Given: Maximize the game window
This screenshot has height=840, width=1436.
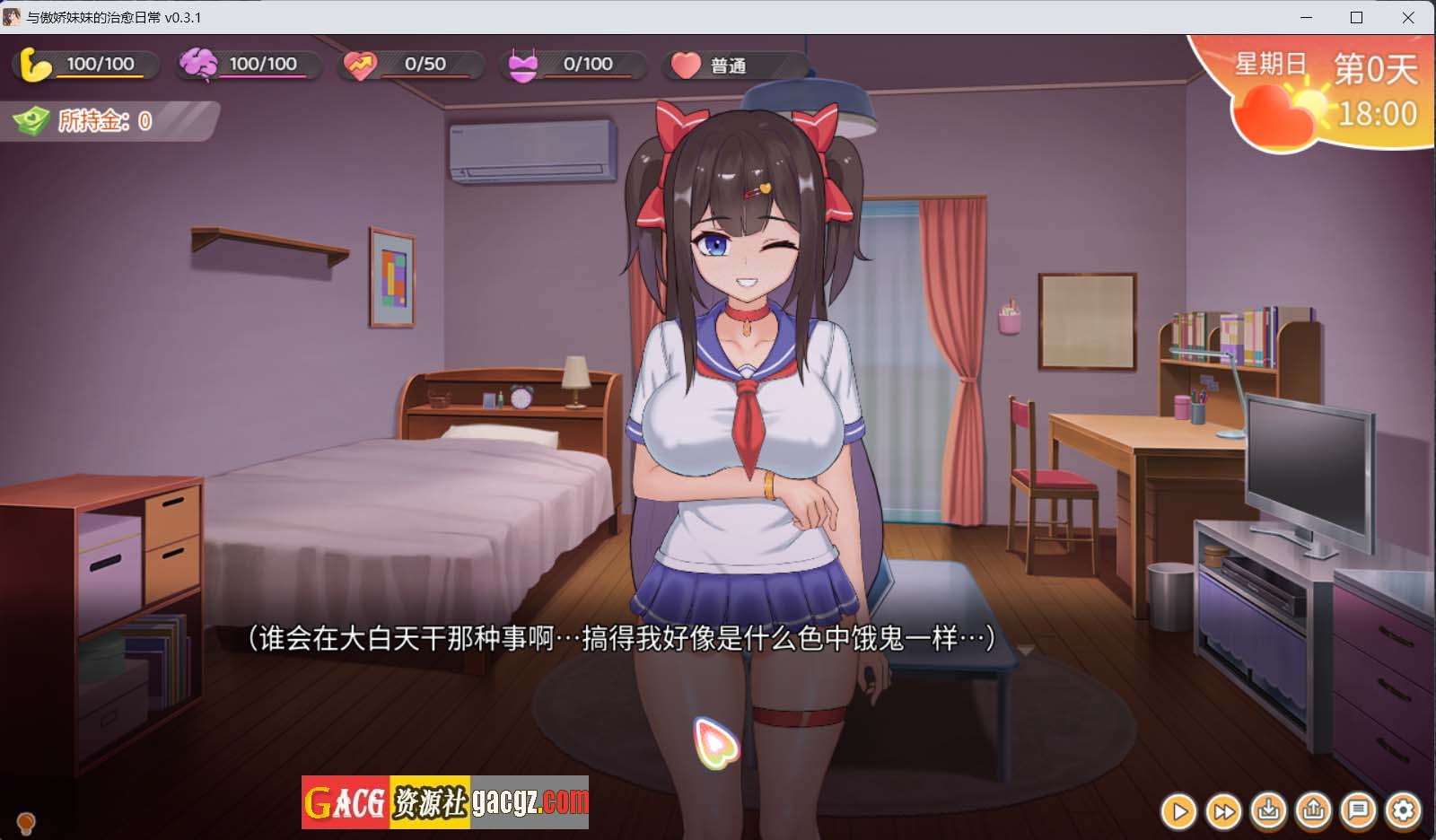Looking at the screenshot, I should [1357, 17].
